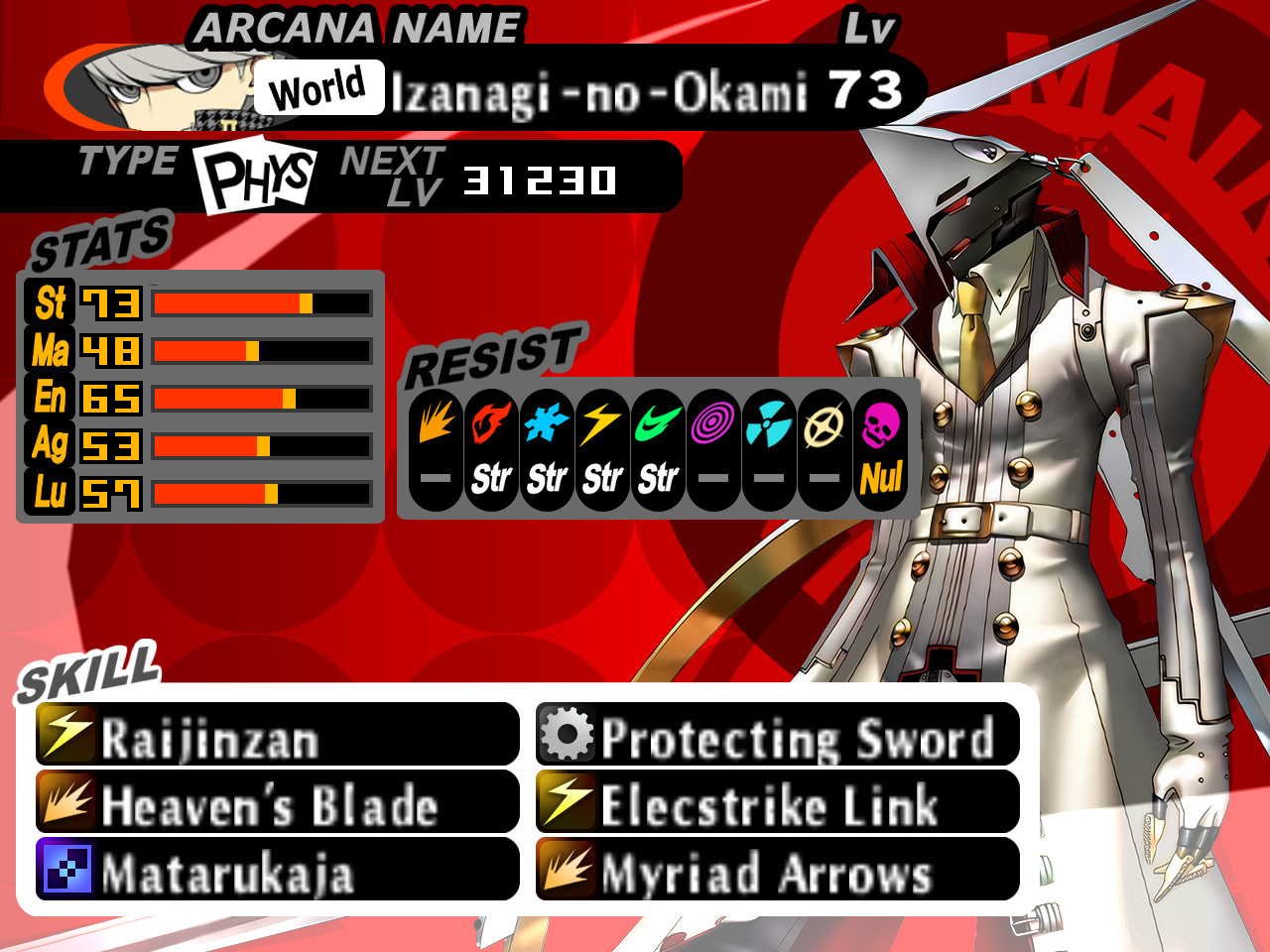1270x952 pixels.
Task: Click the PHYS type badge
Action: point(256,177)
